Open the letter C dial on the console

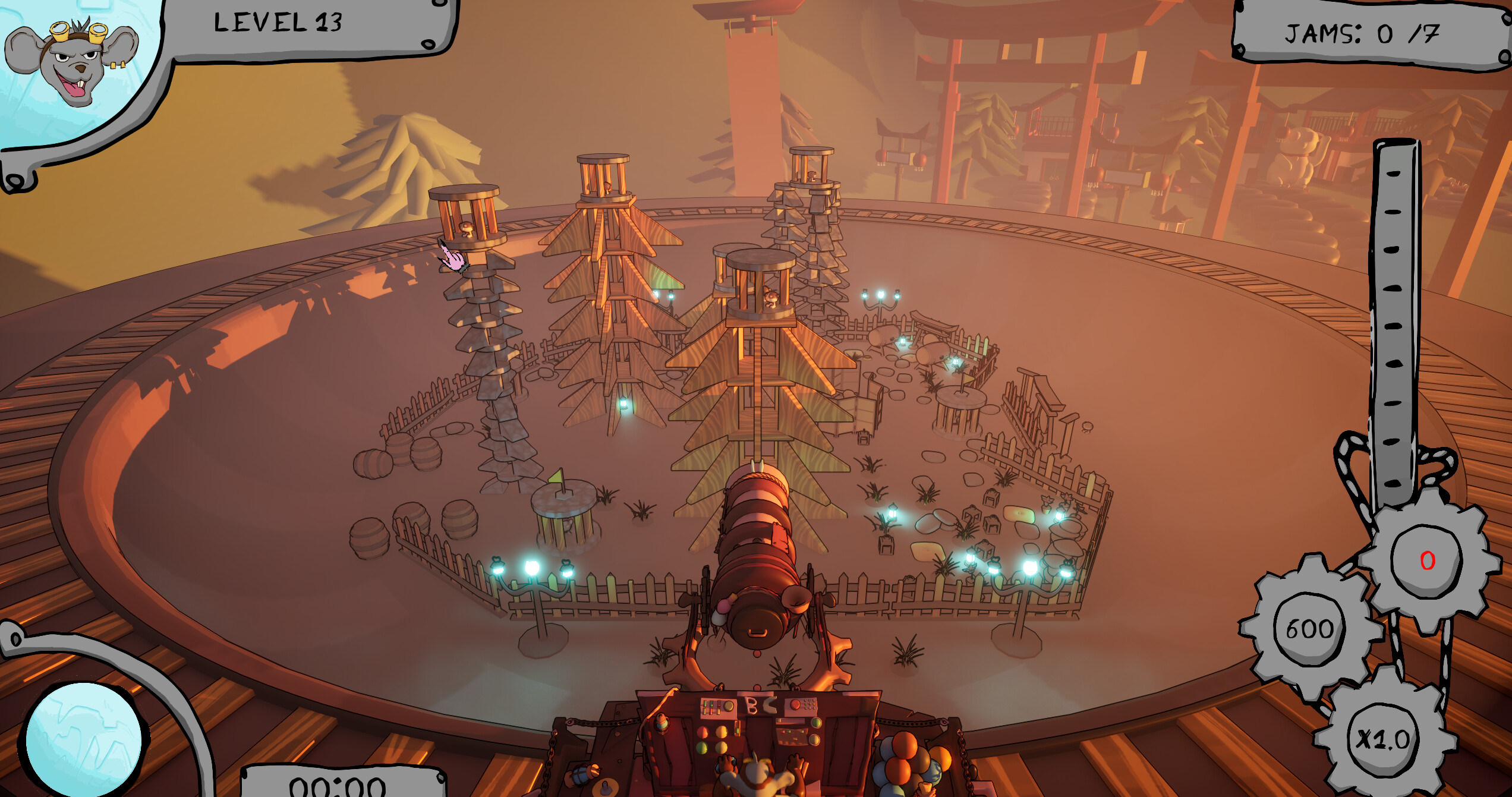[770, 705]
